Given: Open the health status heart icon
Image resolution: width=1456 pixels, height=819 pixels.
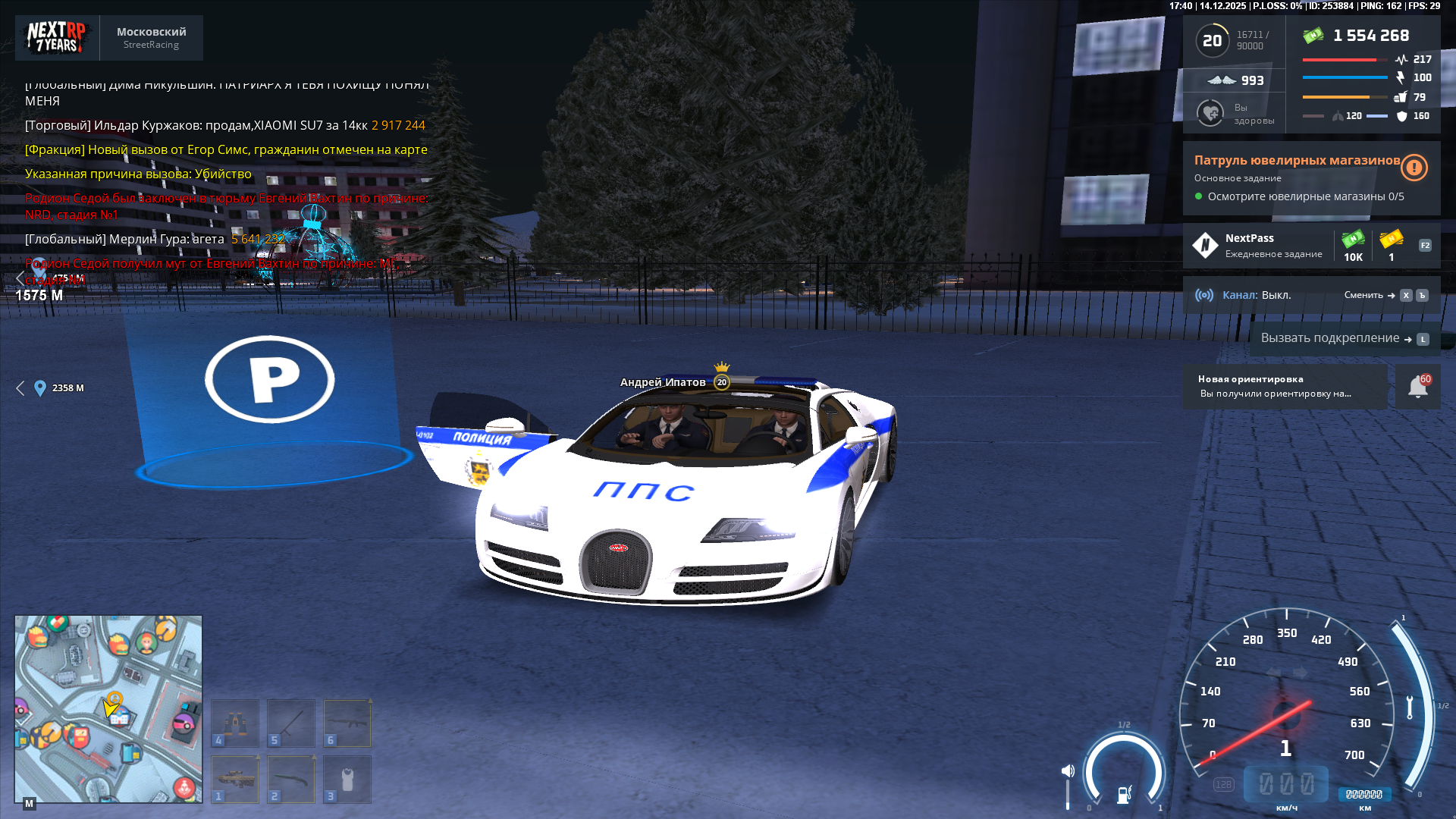Looking at the screenshot, I should coord(1209,112).
